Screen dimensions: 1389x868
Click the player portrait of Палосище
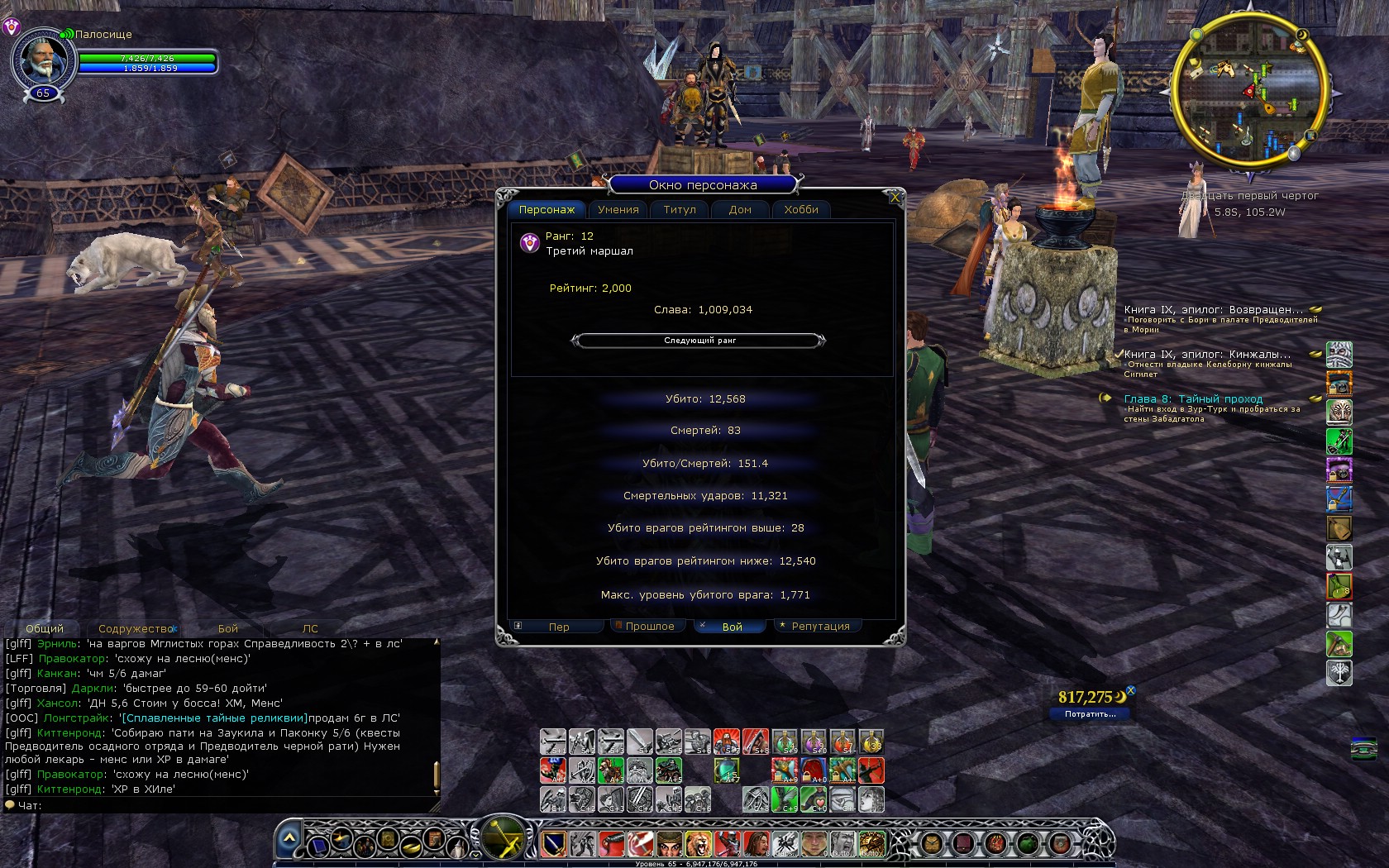tap(41, 60)
